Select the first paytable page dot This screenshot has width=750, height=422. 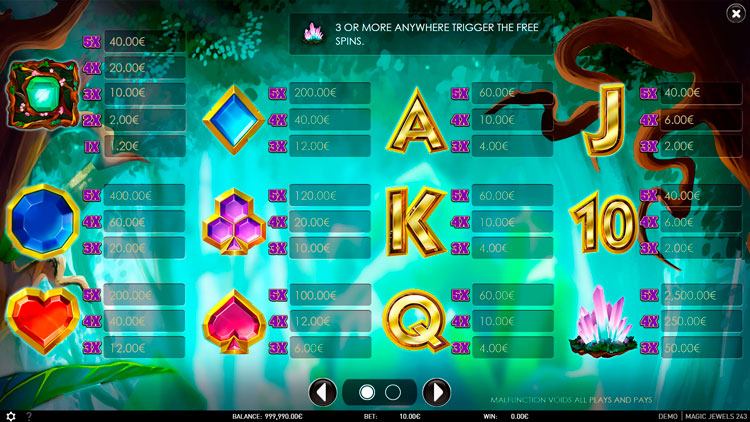coord(366,391)
